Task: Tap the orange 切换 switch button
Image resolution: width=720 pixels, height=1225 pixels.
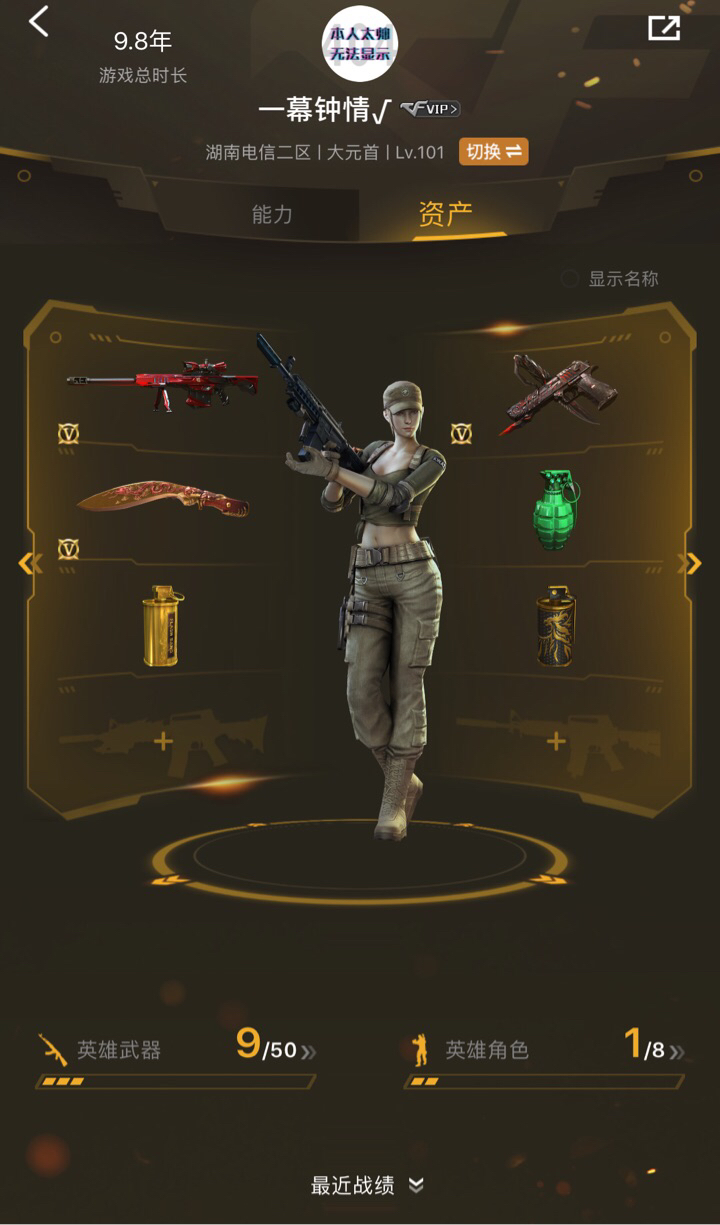Action: pyautogui.click(x=493, y=152)
